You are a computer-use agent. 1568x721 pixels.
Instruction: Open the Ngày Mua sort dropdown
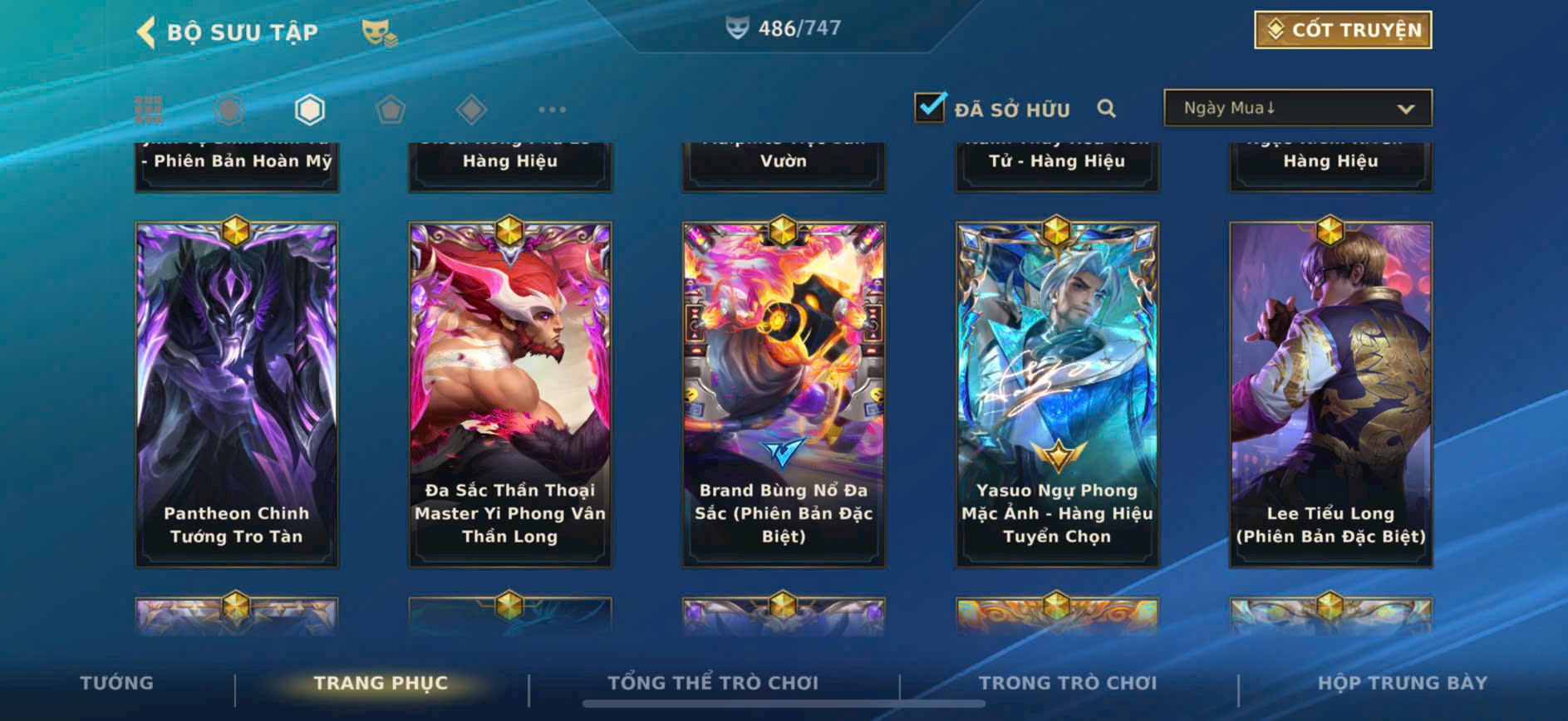[1297, 108]
